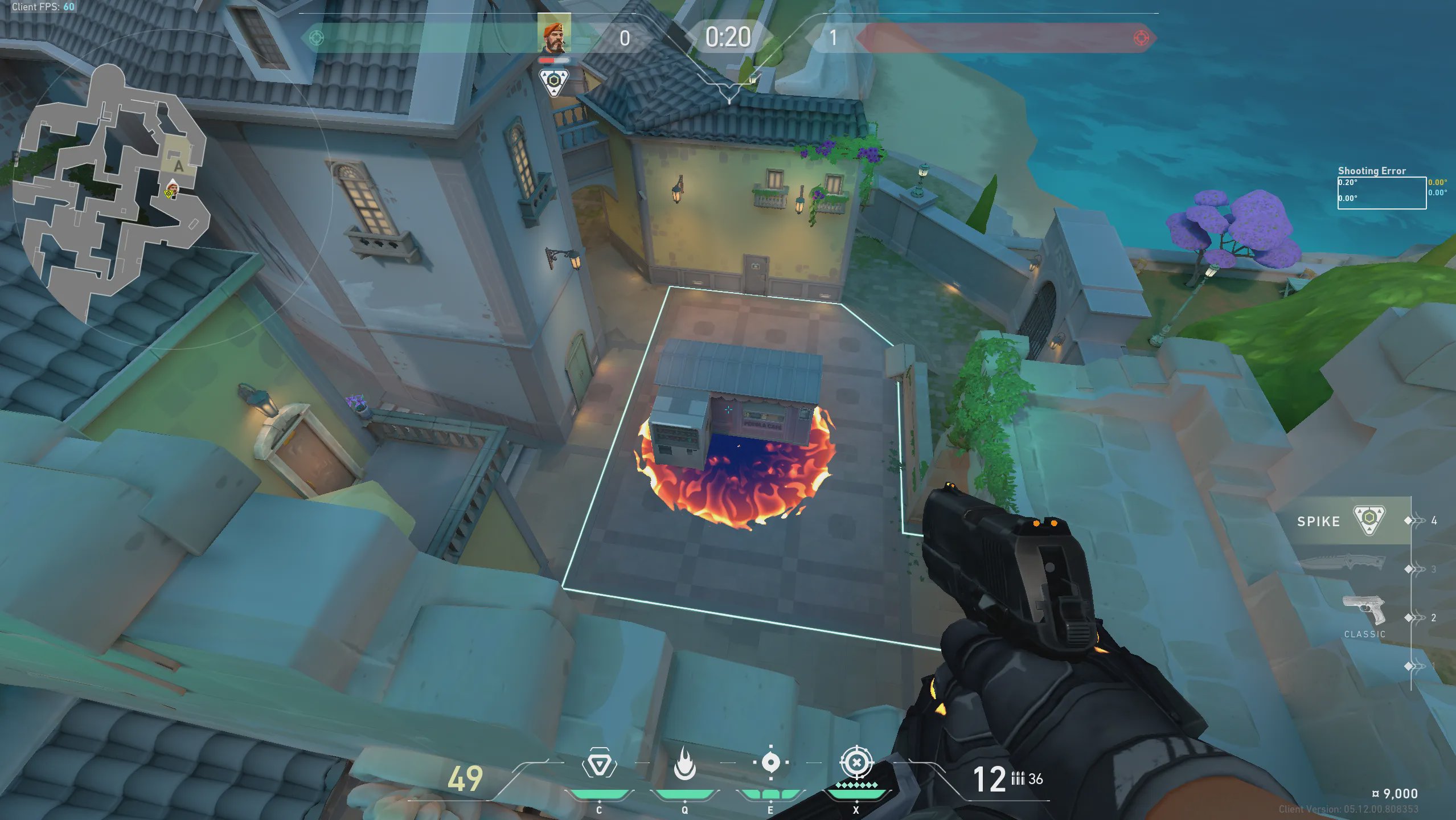This screenshot has height=820, width=1456.
Task: Click the bearded agent portrait
Action: point(554,35)
